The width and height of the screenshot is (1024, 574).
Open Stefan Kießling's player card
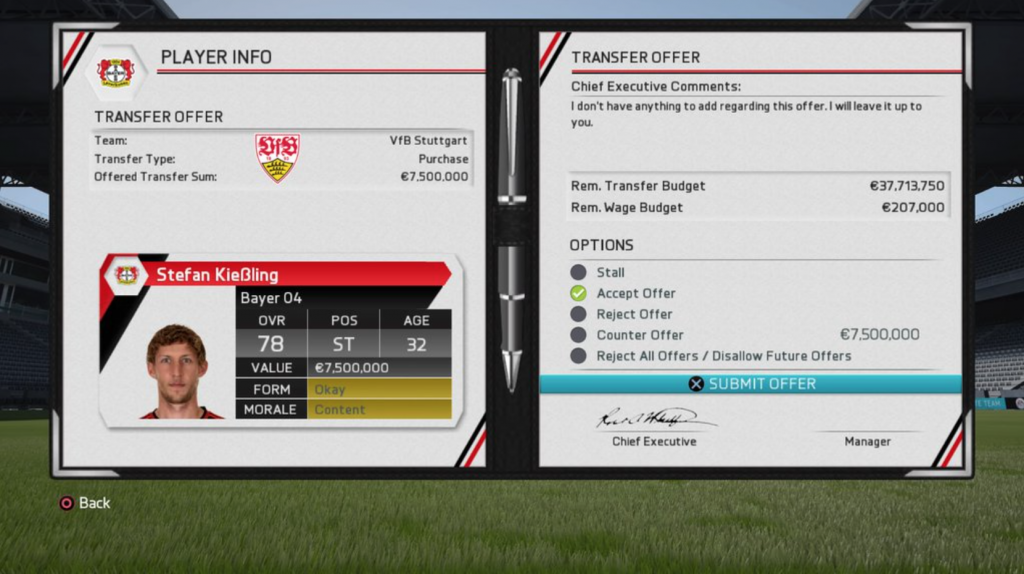point(280,341)
